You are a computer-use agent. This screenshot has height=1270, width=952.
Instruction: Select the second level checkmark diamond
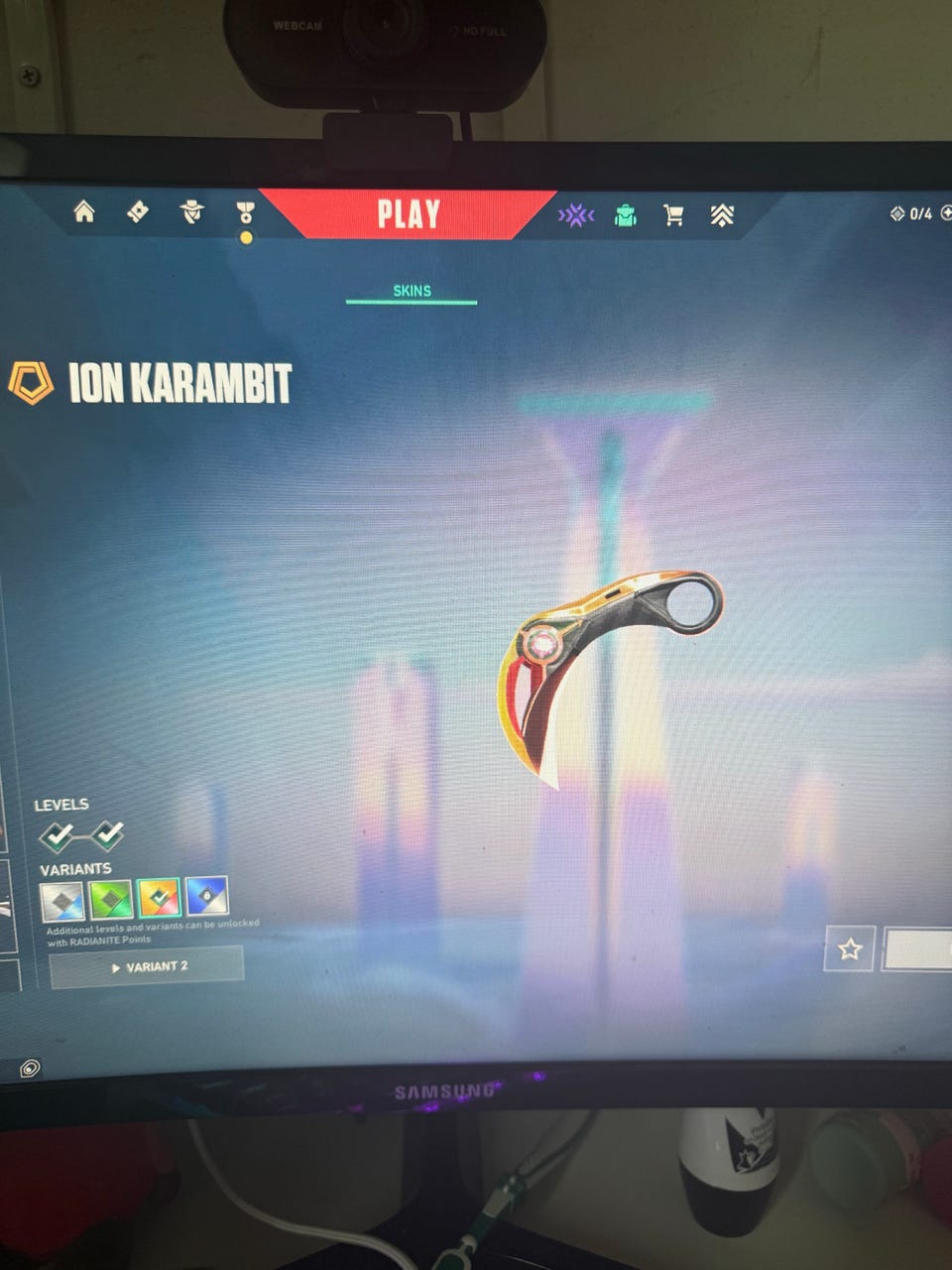point(107,835)
